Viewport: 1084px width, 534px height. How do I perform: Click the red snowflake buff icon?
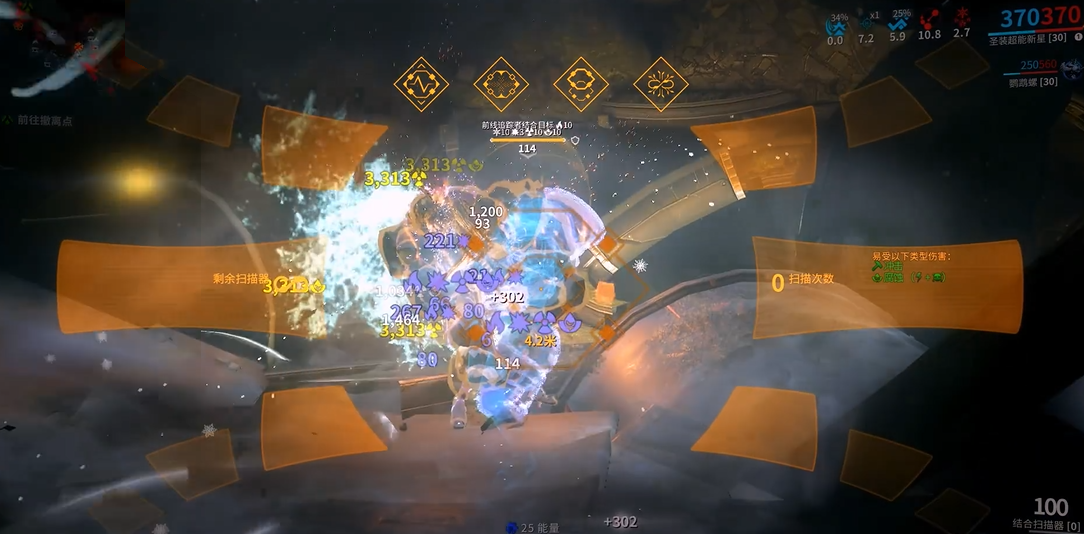click(x=962, y=18)
